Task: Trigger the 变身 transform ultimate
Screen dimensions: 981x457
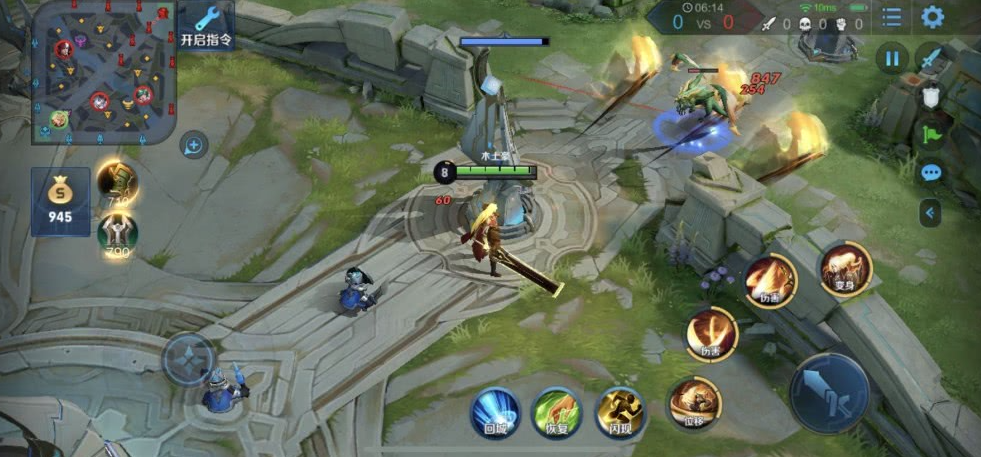Action: click(x=845, y=267)
